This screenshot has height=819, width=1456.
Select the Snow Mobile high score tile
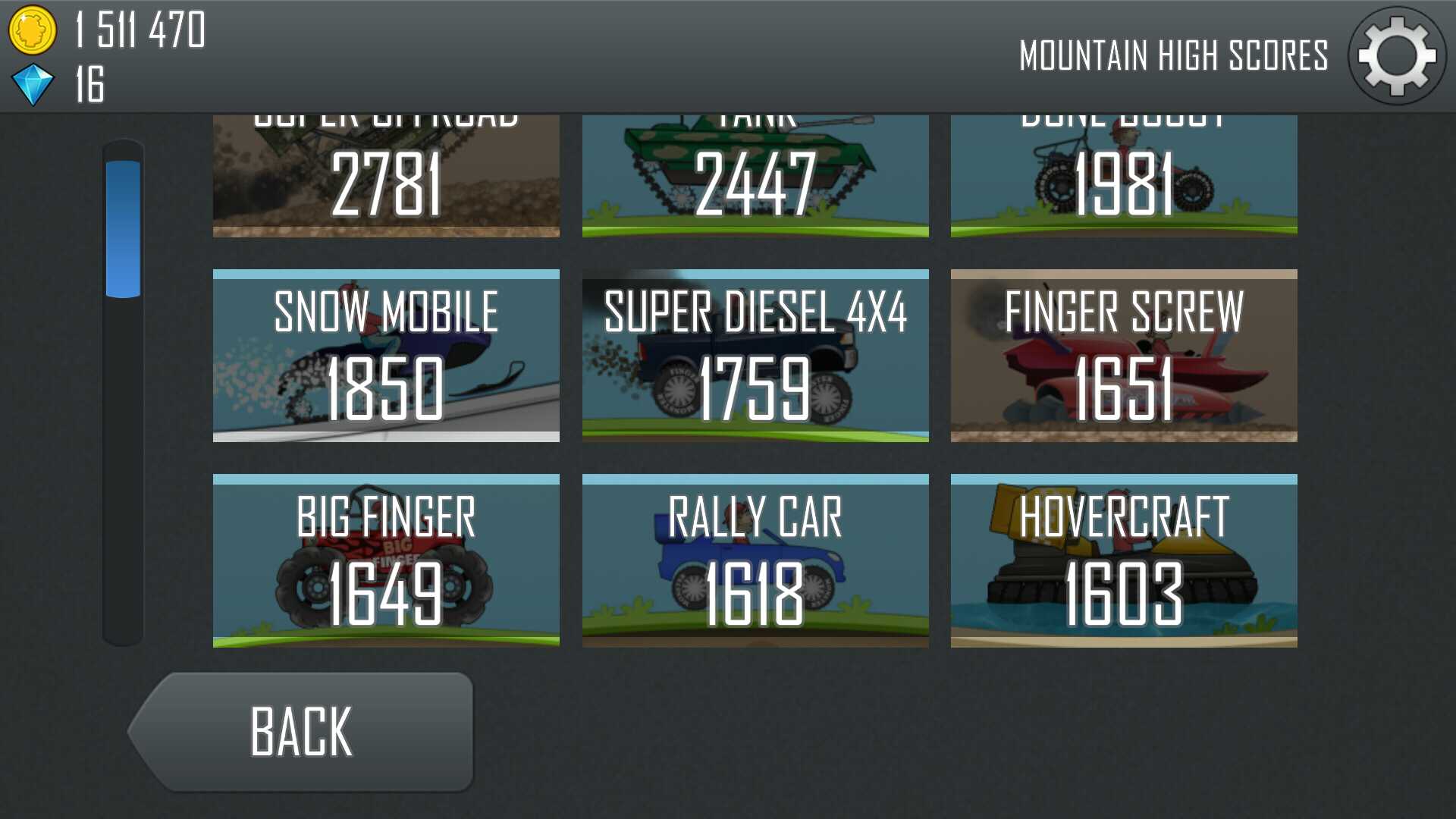tap(386, 356)
